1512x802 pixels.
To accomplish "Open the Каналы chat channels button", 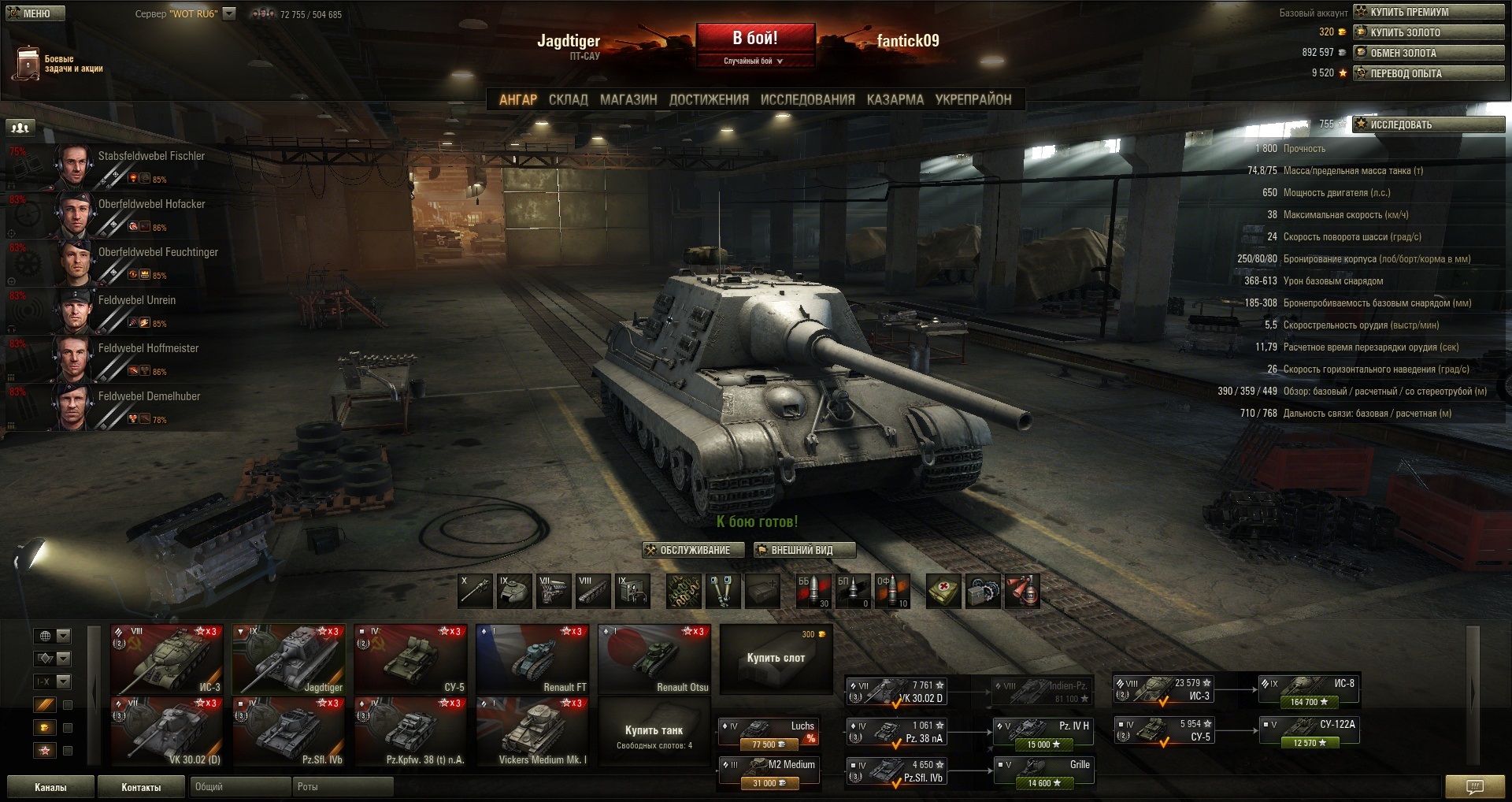I will click(50, 787).
